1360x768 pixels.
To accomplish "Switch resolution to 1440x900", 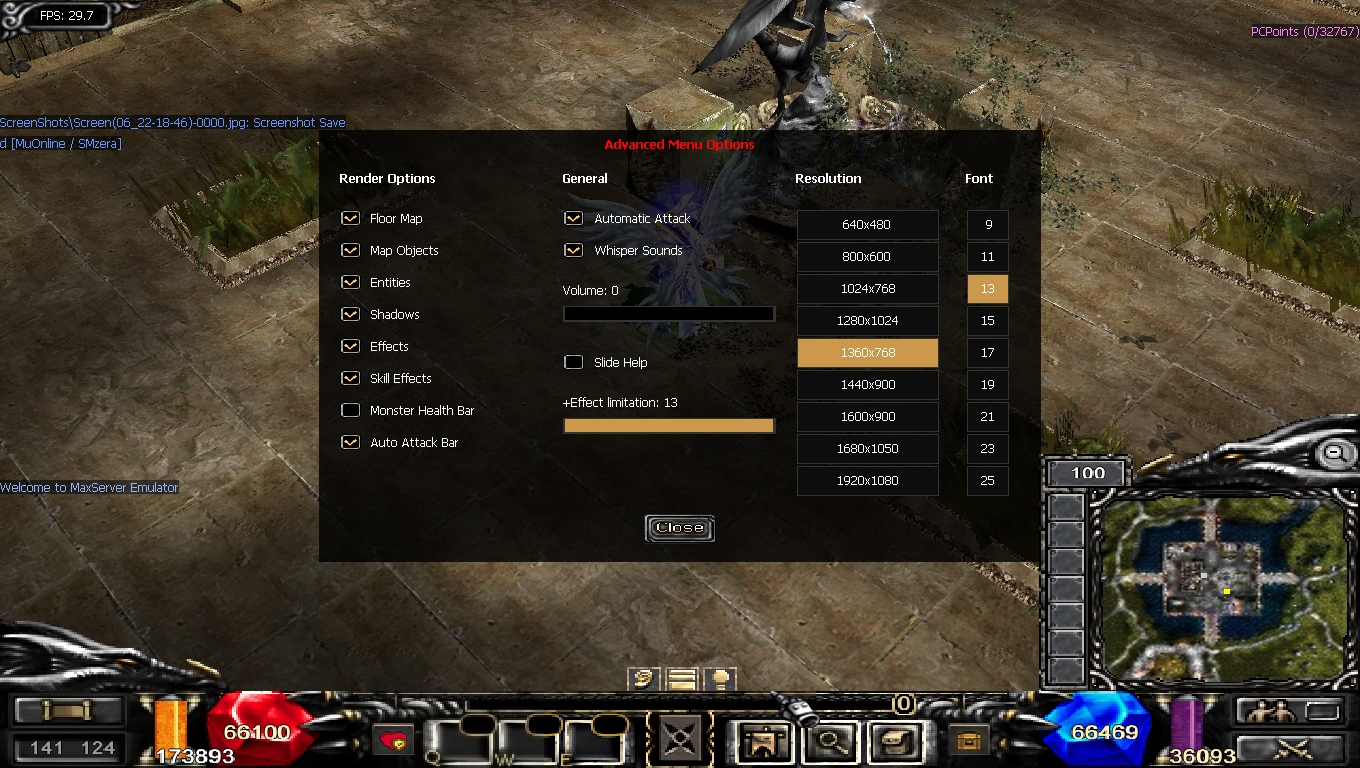I will [867, 385].
